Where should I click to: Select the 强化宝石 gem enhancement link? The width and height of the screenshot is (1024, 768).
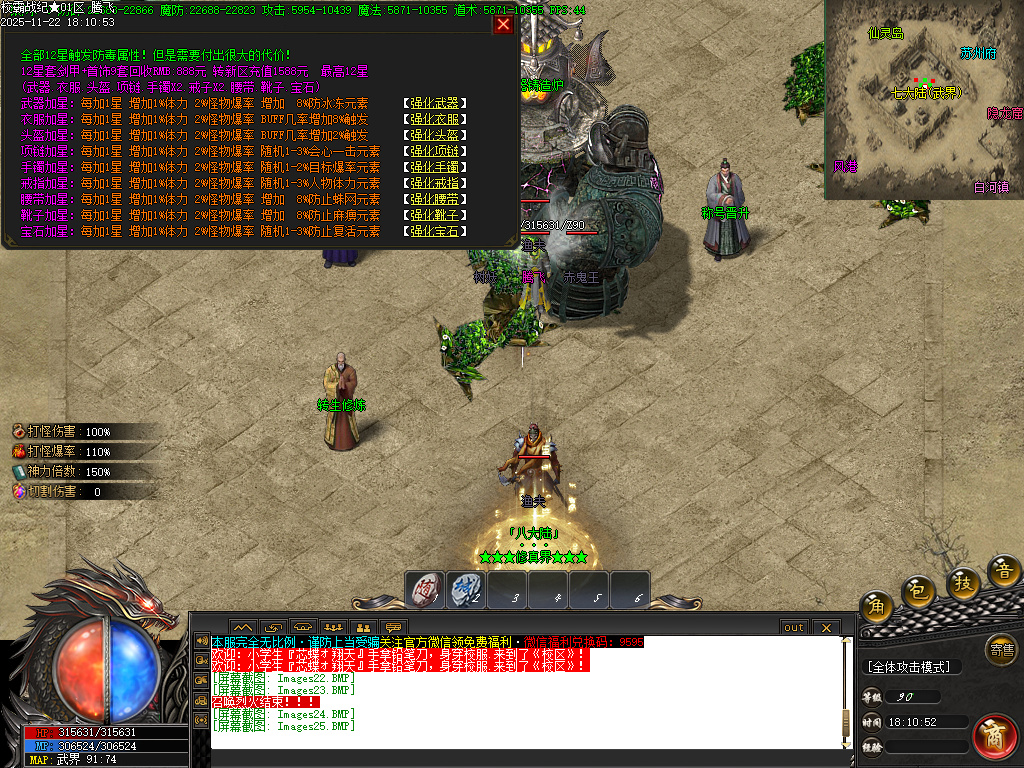435,231
